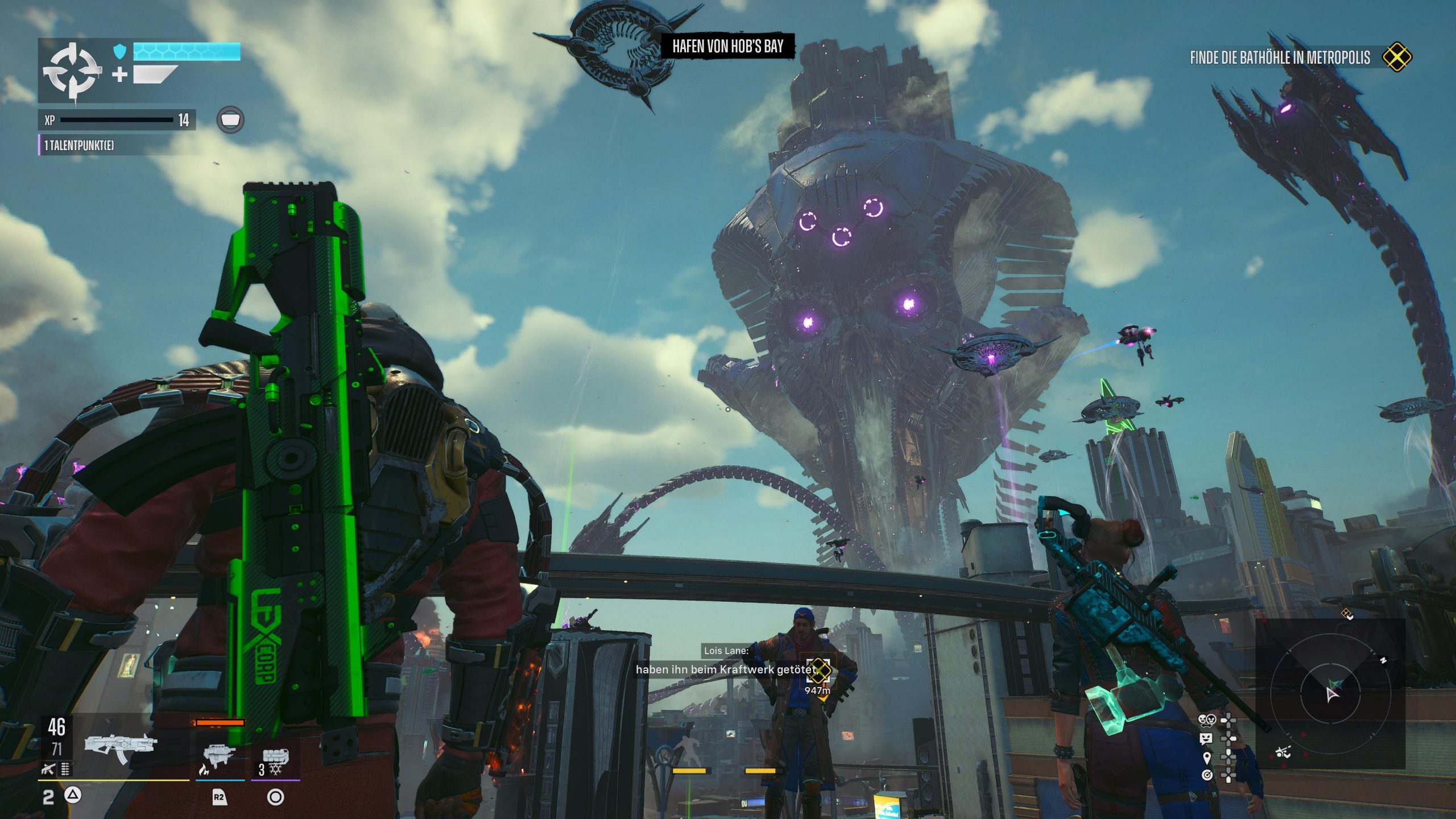Select the fire-element secondary weapon slot
The width and height of the screenshot is (1456, 819).
tap(219, 756)
